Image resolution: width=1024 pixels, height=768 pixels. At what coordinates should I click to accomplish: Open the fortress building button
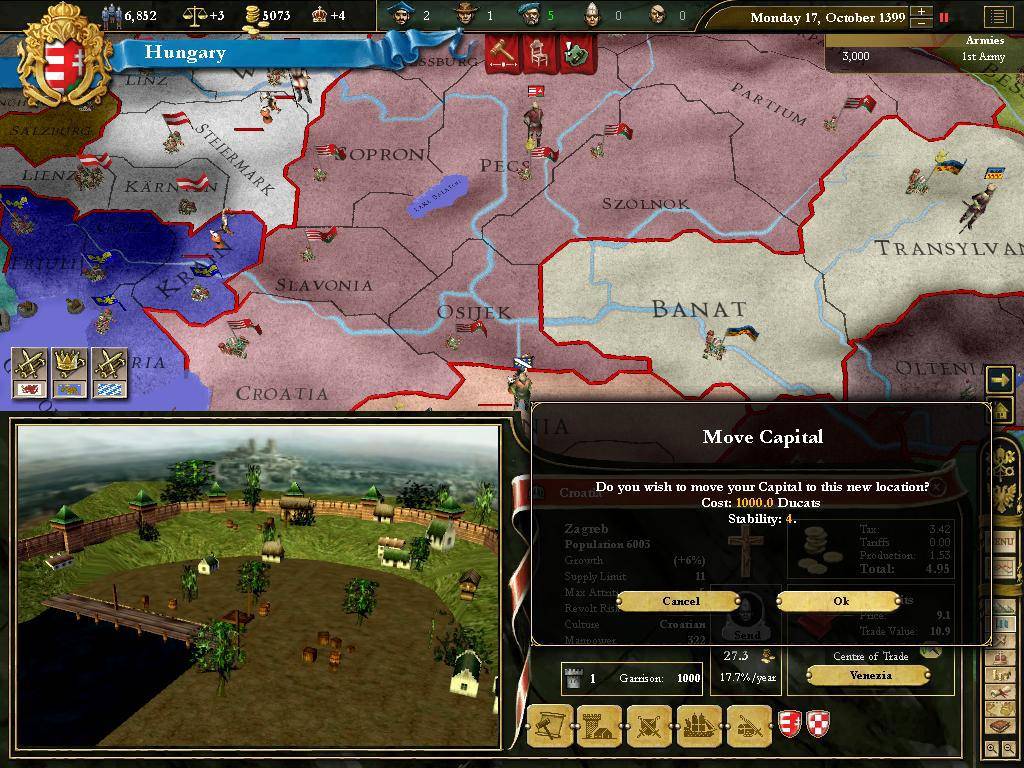pyautogui.click(x=599, y=726)
